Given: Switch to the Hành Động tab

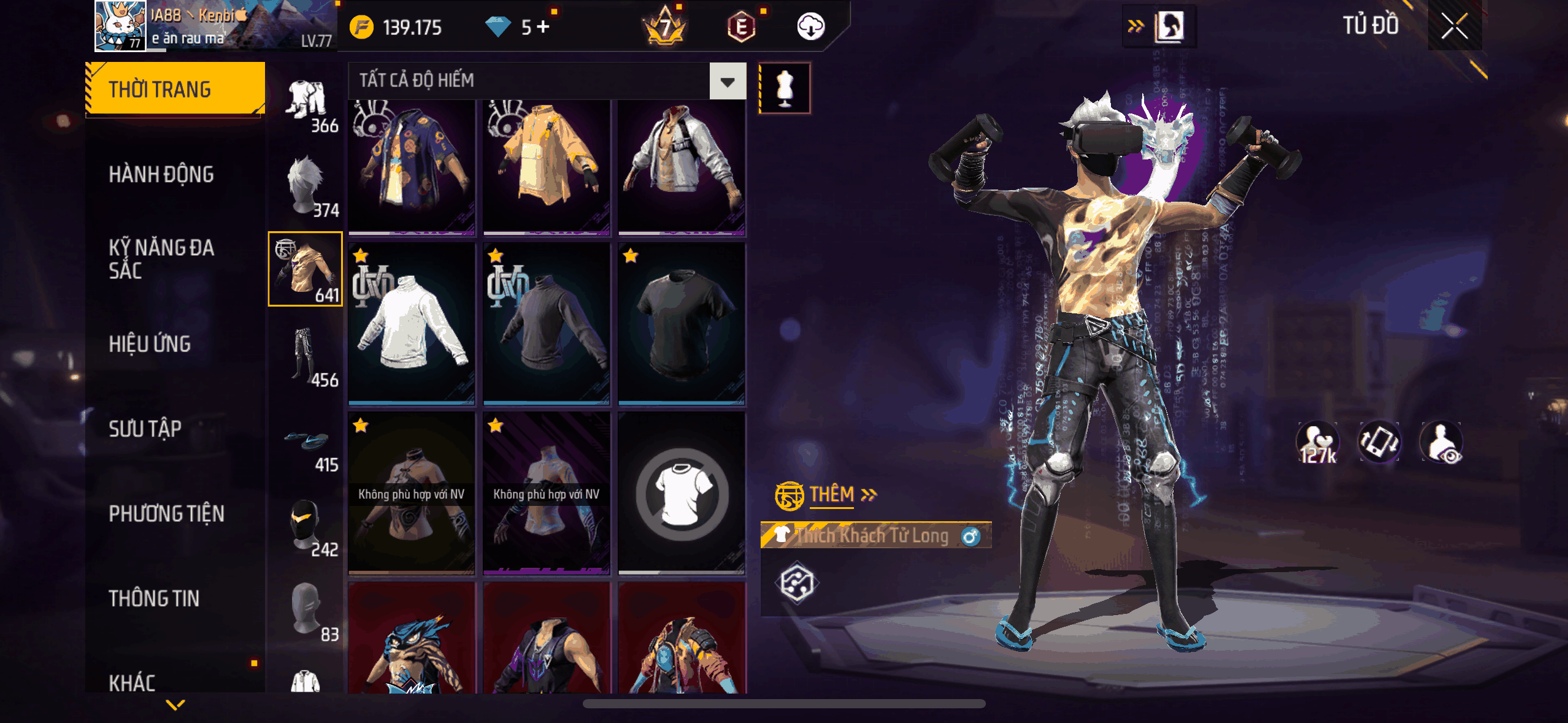Looking at the screenshot, I should point(161,175).
